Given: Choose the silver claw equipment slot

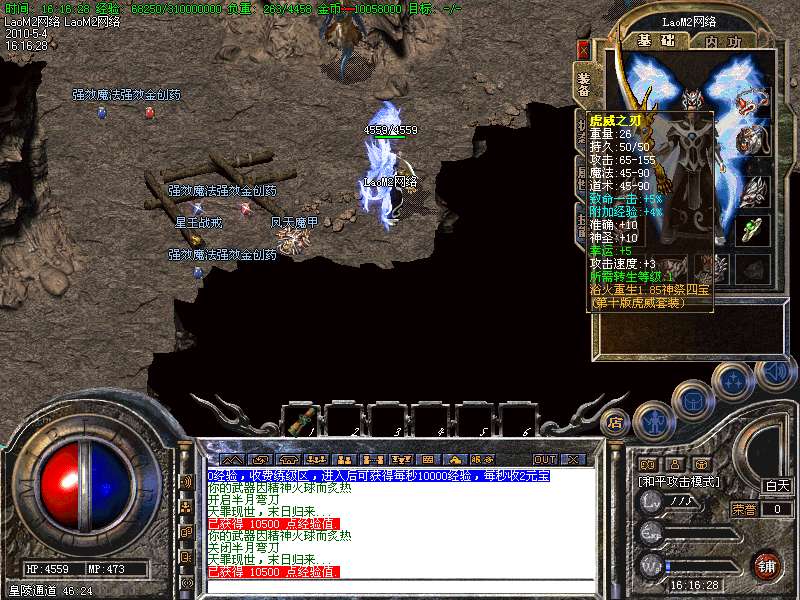Looking at the screenshot, I should click(753, 187).
